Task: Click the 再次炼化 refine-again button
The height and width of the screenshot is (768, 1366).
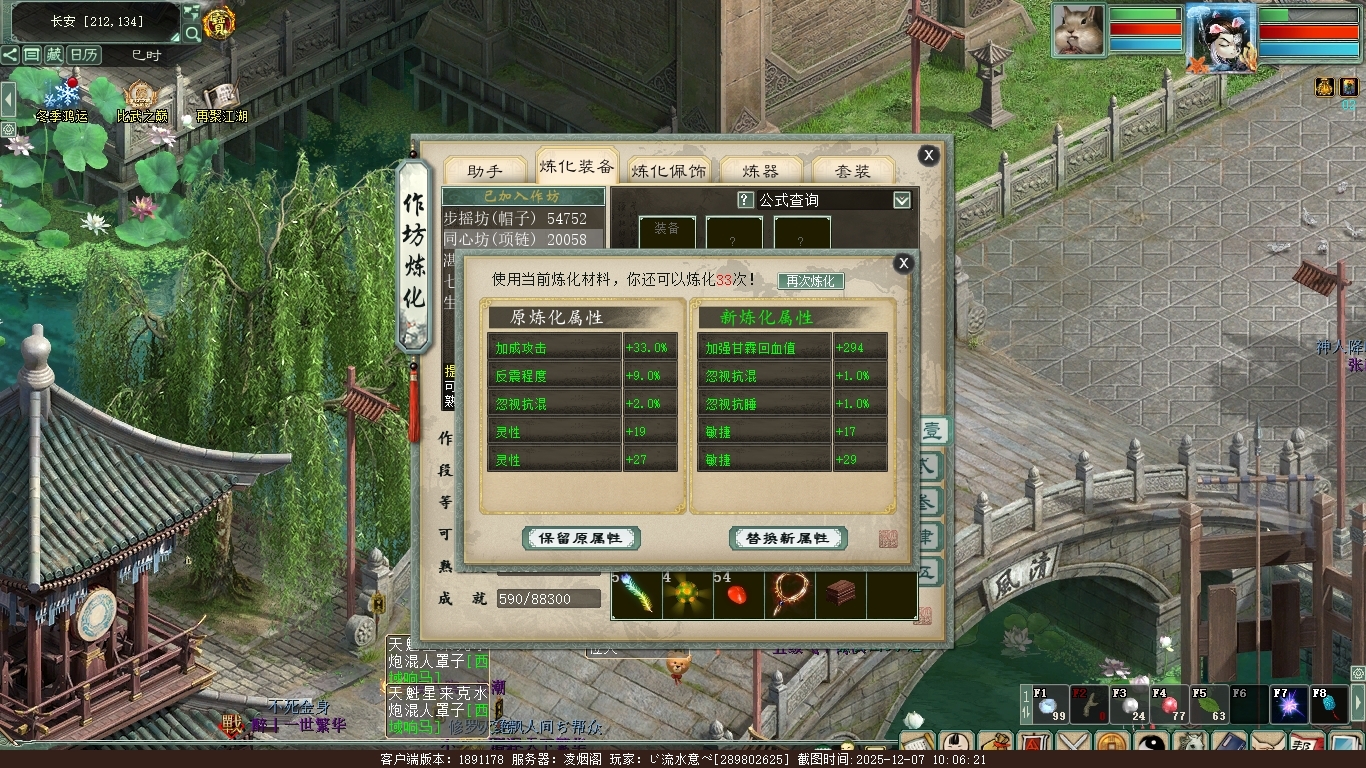Action: pyautogui.click(x=811, y=281)
